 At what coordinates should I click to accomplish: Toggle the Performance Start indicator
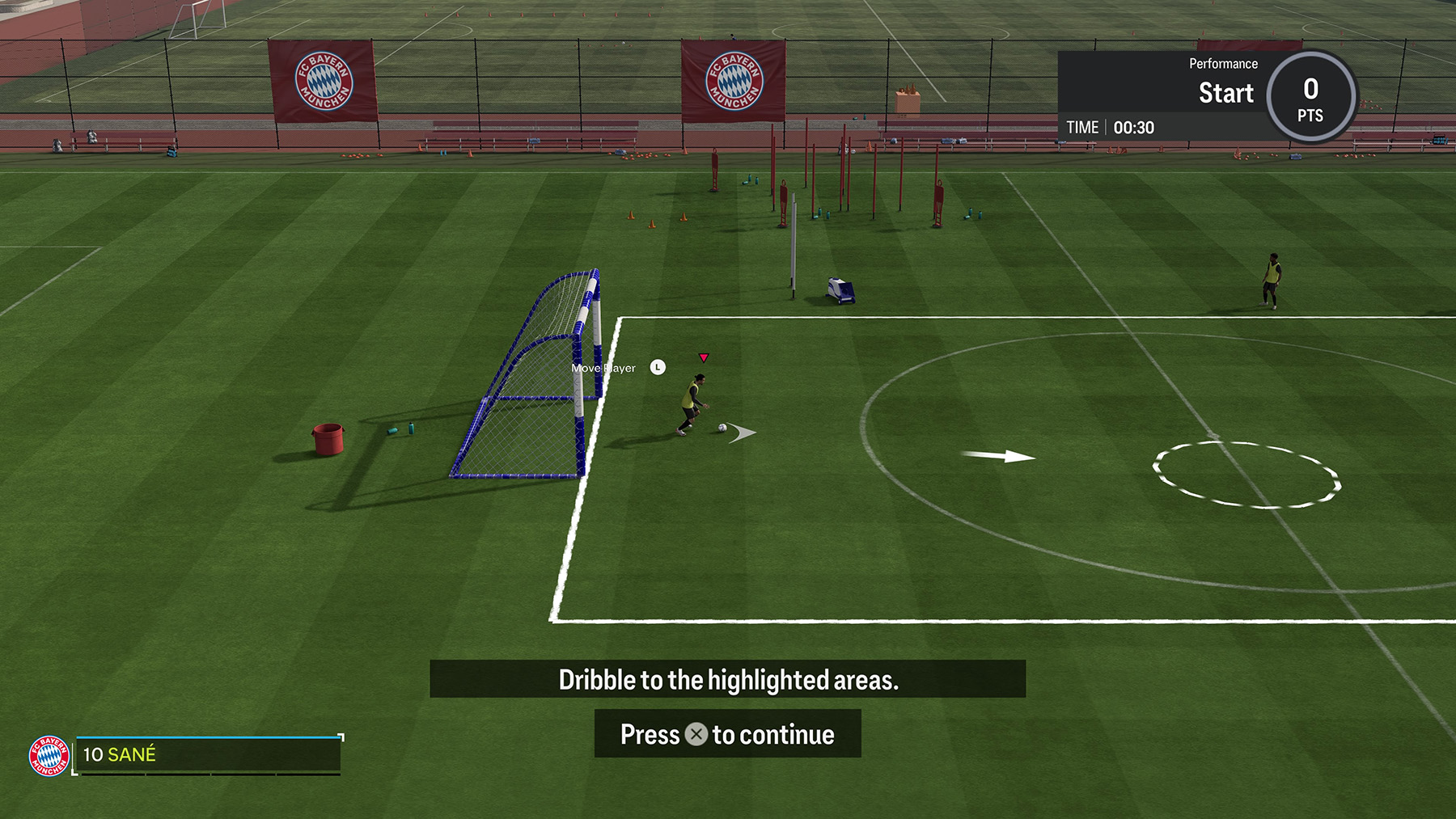pos(1225,93)
